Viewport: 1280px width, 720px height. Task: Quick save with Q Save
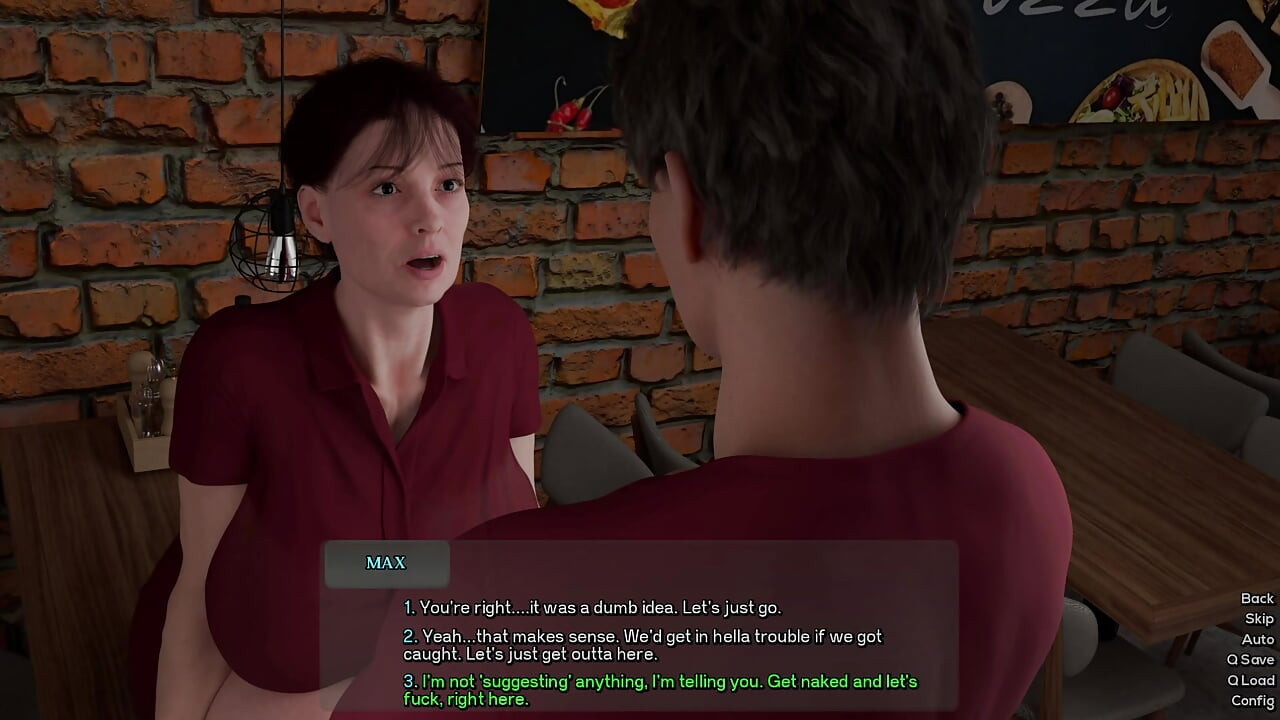point(1250,660)
